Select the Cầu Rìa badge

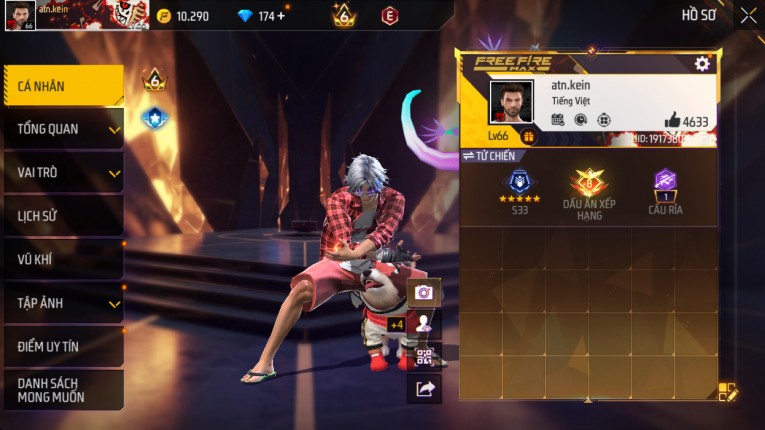point(665,190)
